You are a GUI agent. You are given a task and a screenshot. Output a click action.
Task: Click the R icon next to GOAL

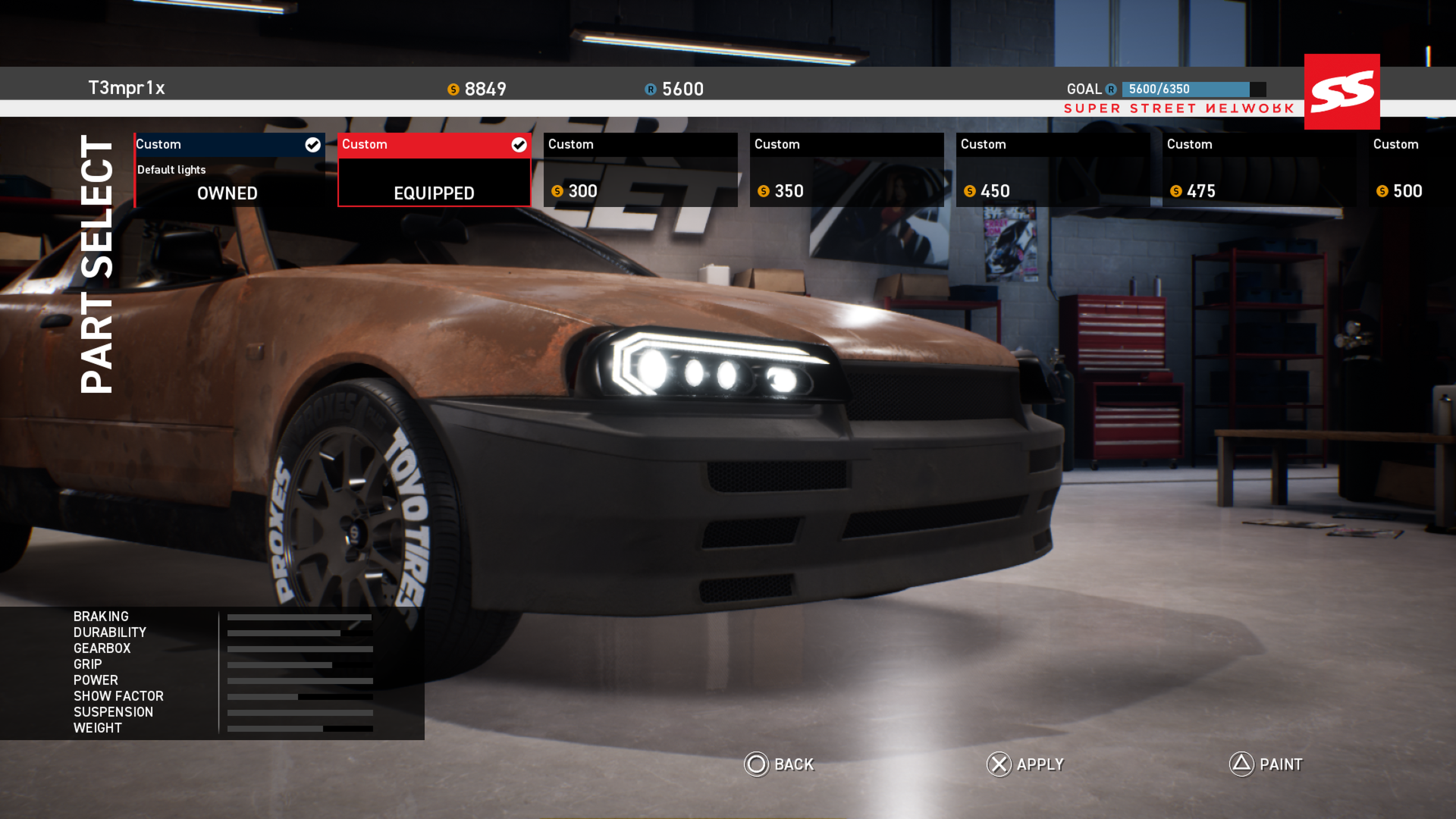(1111, 89)
